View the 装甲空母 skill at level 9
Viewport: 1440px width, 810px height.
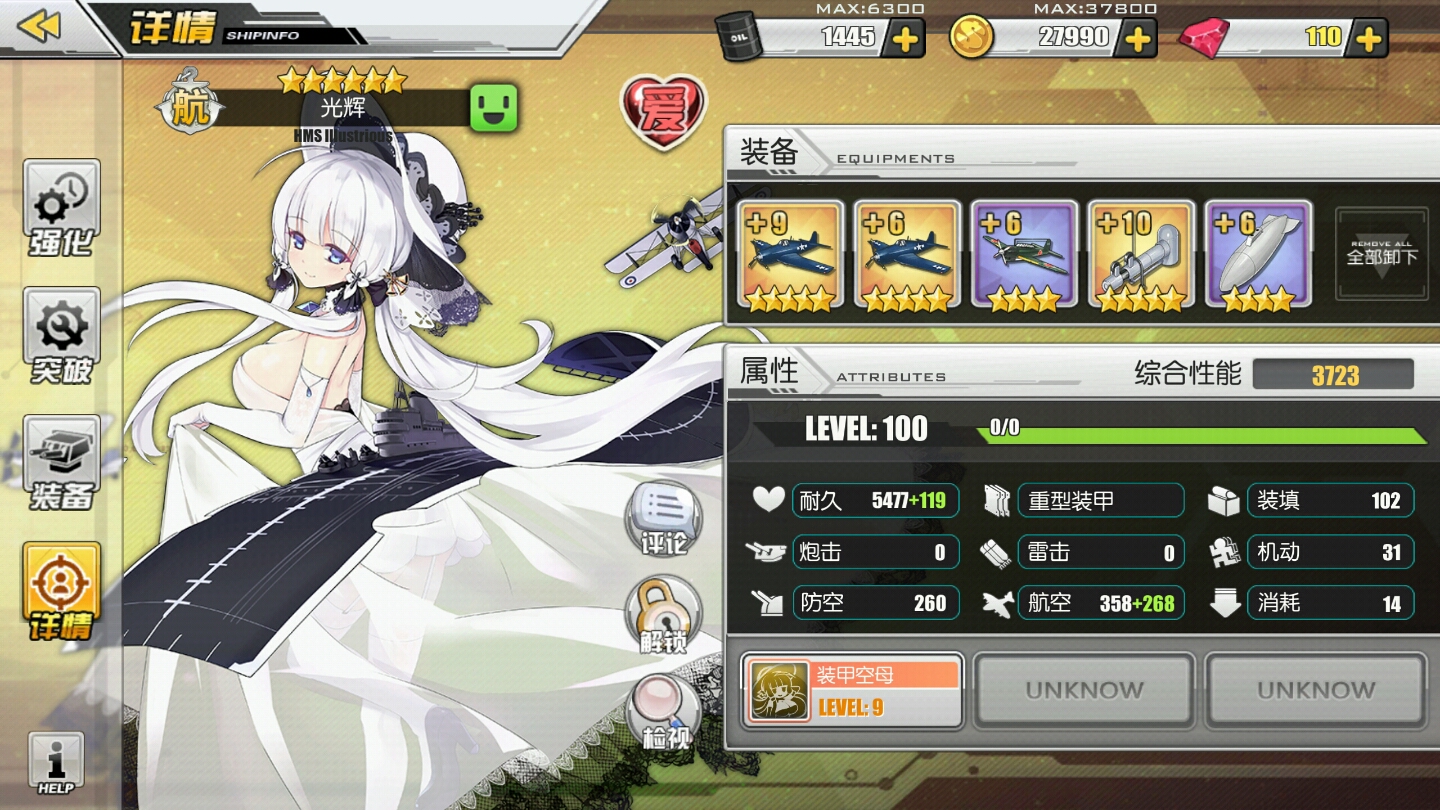click(x=852, y=691)
